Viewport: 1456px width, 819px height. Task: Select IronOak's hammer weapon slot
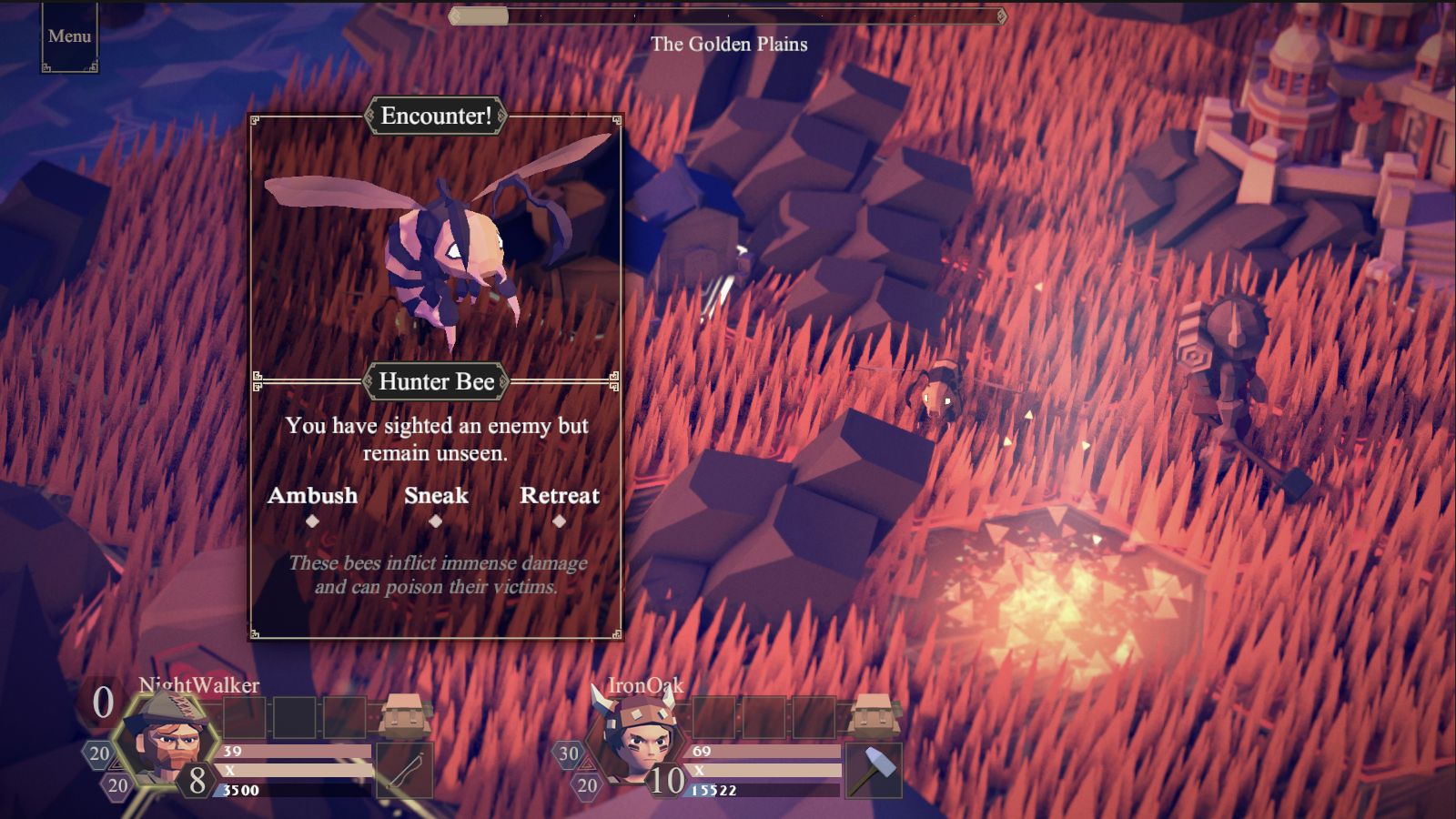(x=874, y=770)
